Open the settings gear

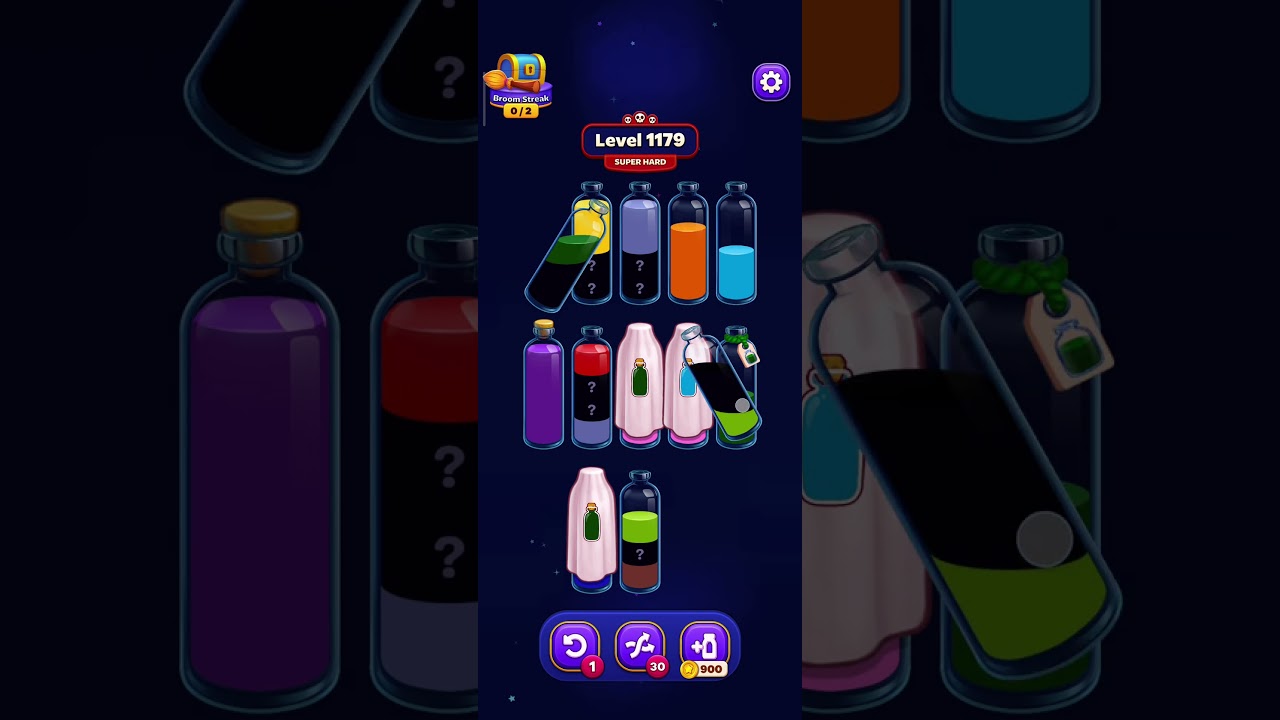[770, 82]
